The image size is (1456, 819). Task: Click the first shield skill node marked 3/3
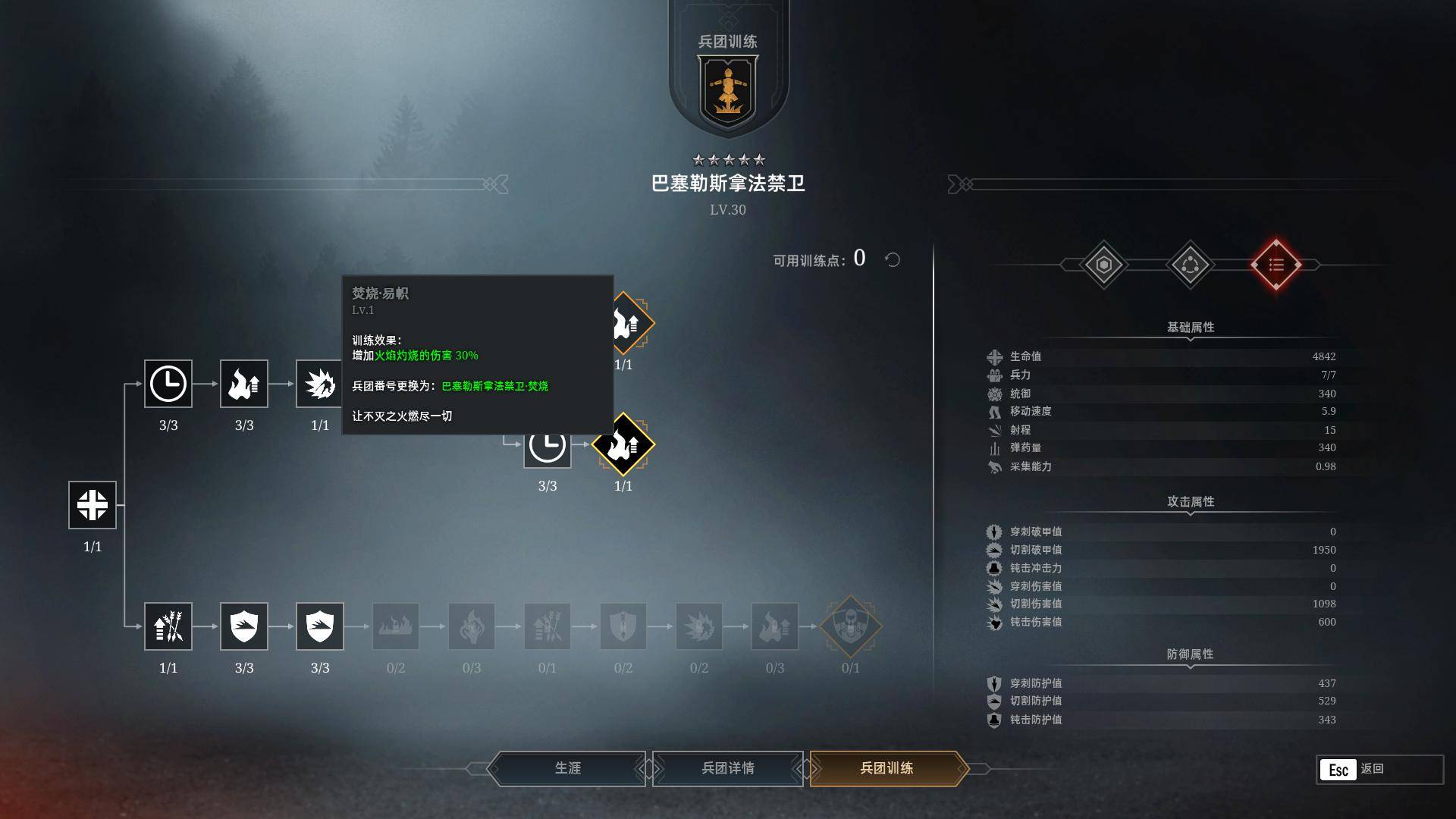click(x=243, y=626)
